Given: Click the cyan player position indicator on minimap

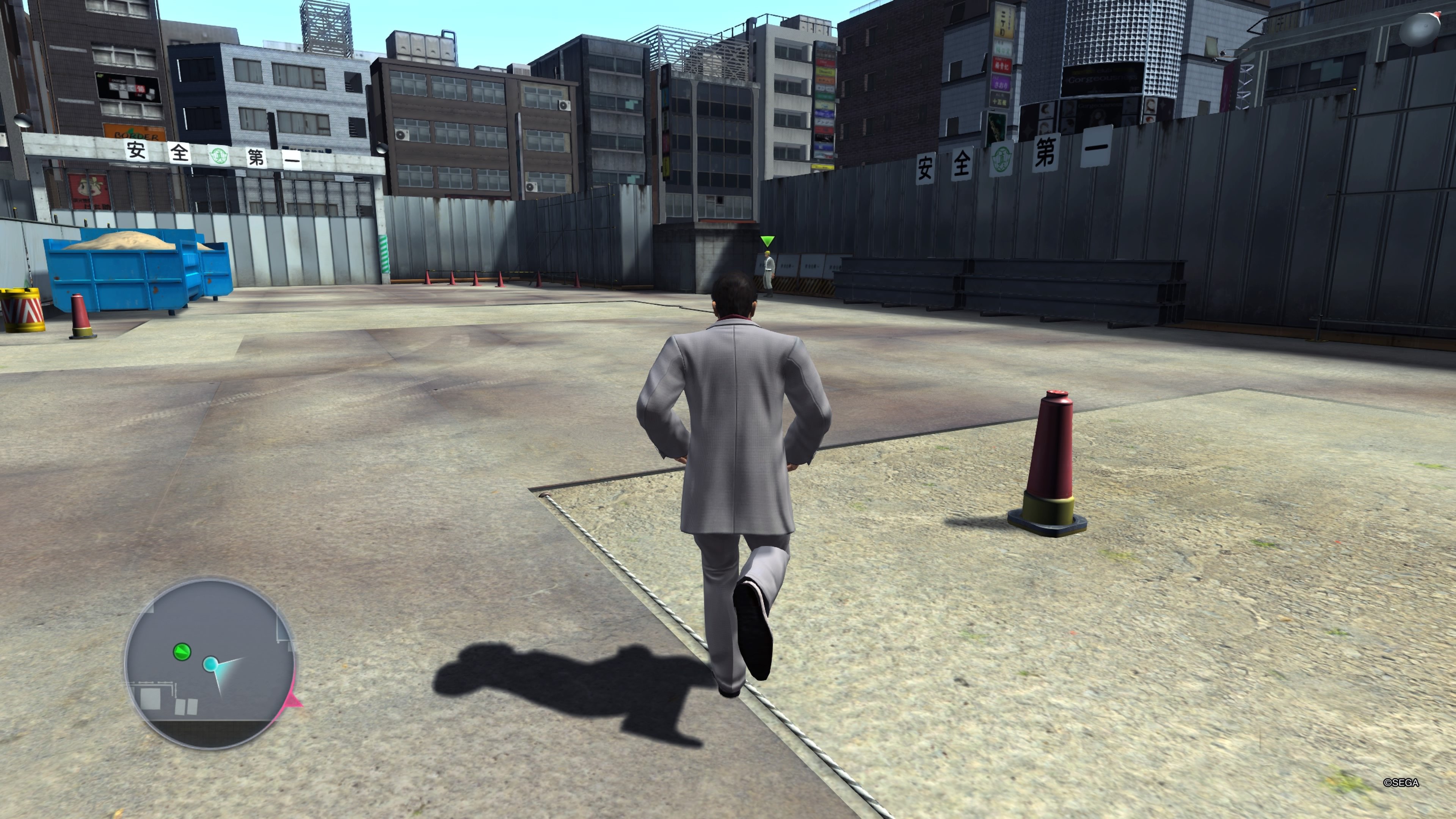Looking at the screenshot, I should (211, 665).
